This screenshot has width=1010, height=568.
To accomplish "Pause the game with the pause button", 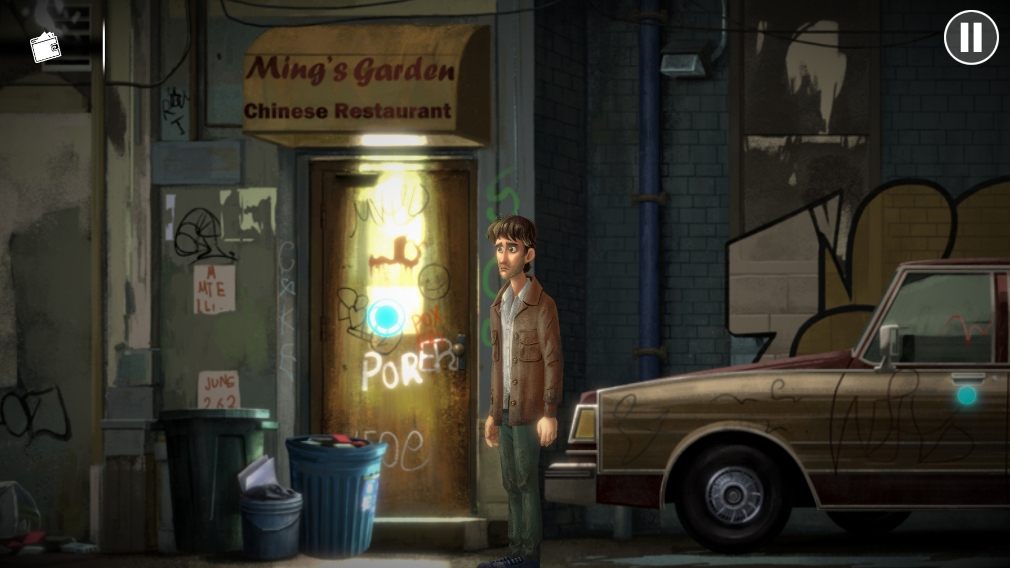I will [x=971, y=38].
